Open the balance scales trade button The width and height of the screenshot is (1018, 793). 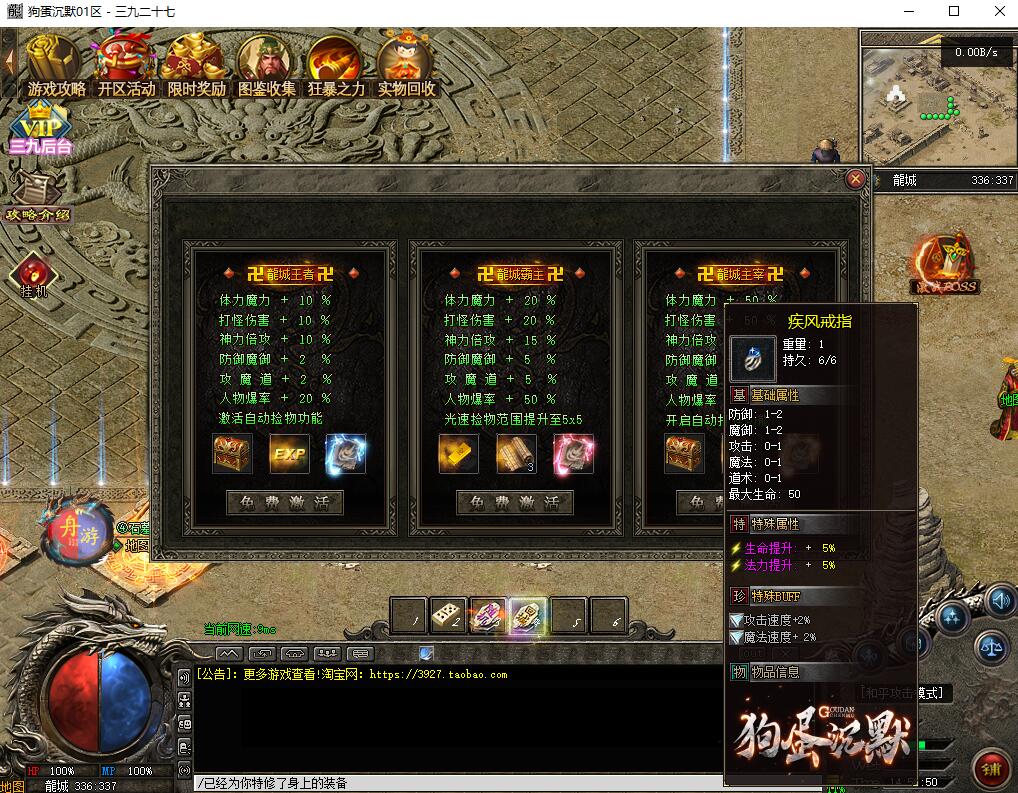click(x=992, y=647)
